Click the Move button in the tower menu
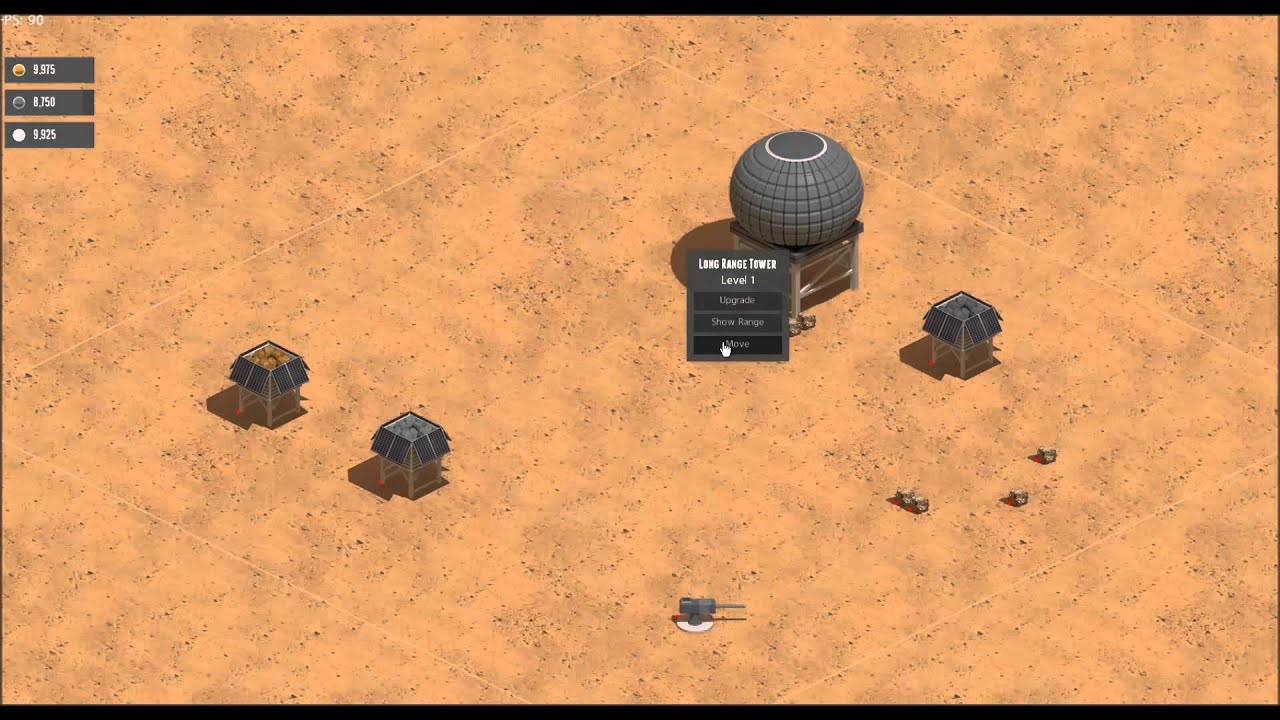Image resolution: width=1280 pixels, height=720 pixels. tap(737, 343)
